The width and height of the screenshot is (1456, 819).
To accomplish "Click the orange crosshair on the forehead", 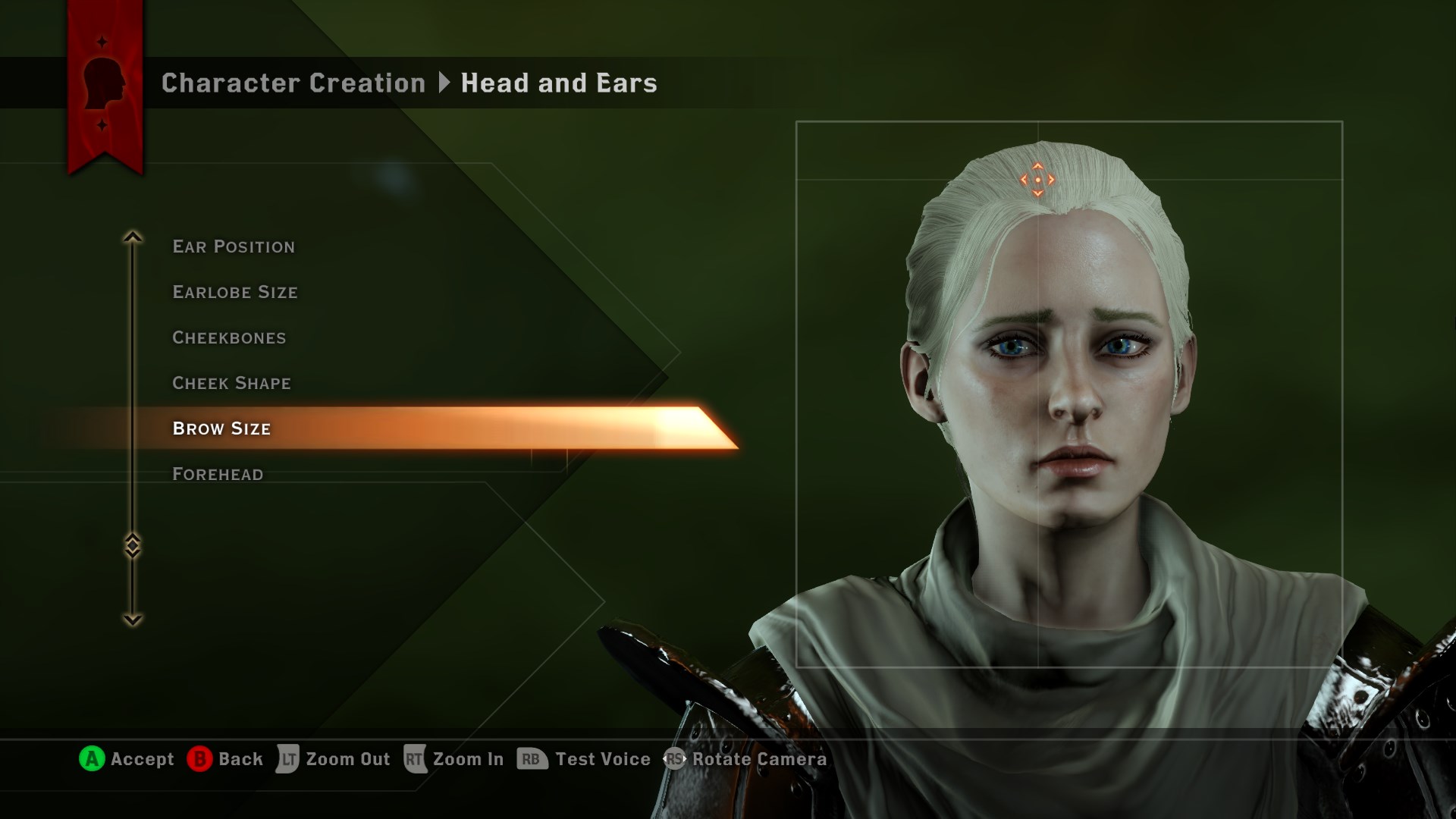I will click(x=1037, y=180).
